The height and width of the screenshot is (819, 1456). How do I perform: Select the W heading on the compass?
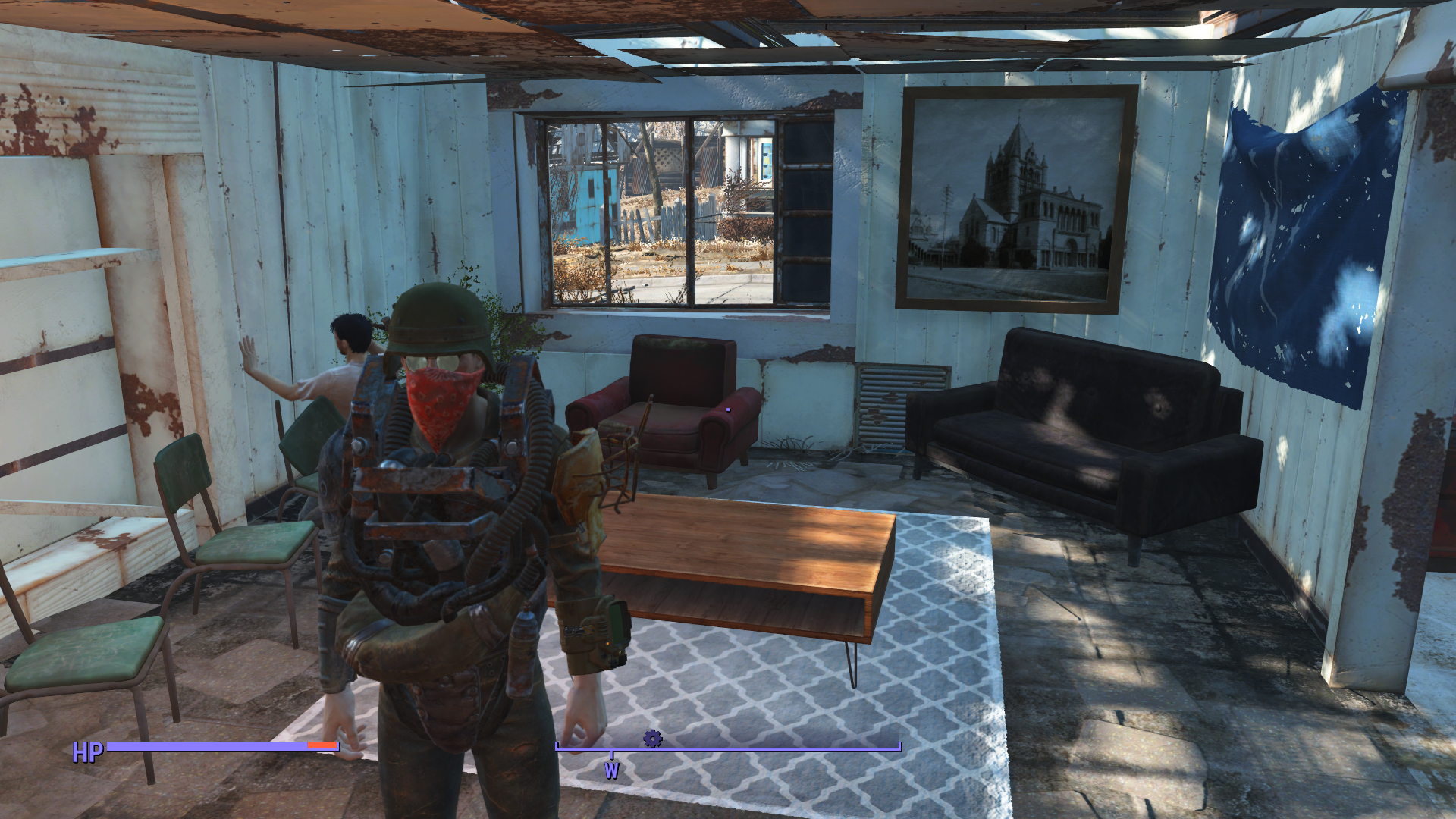click(611, 770)
